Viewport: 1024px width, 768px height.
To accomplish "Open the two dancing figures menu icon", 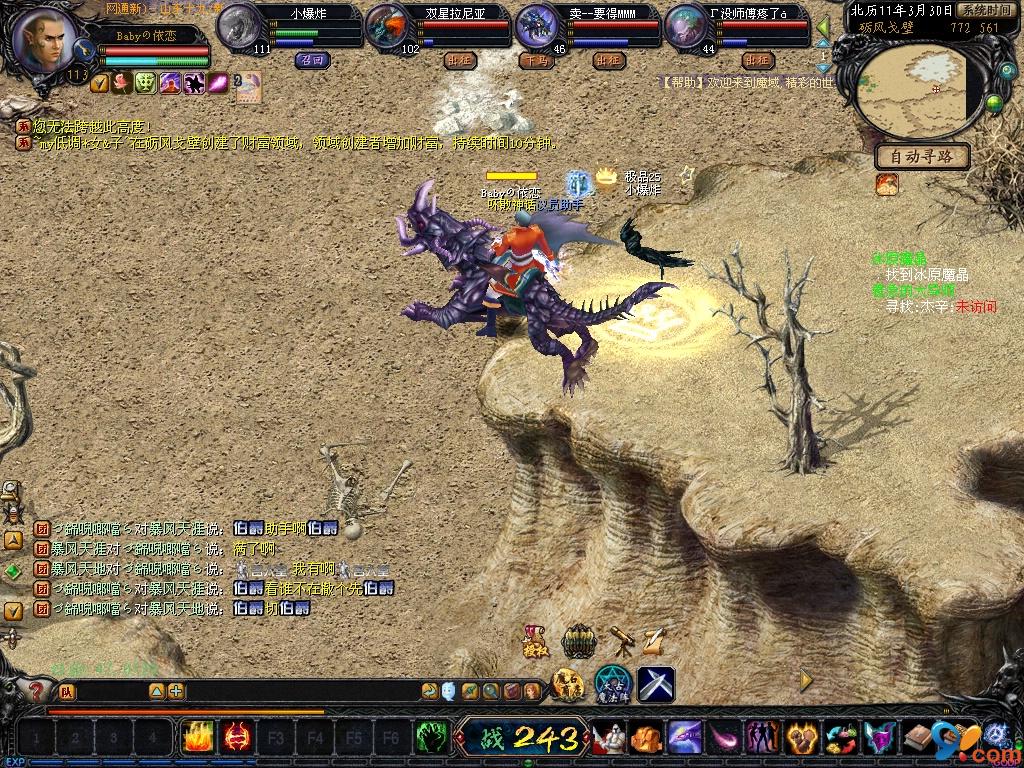I will point(762,738).
